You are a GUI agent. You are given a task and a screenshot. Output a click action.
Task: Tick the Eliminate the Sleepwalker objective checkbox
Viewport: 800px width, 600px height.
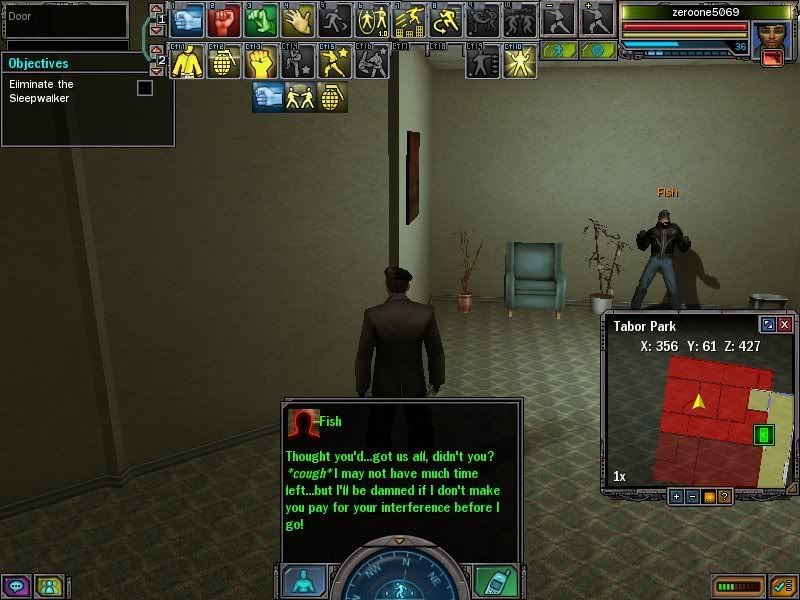coord(145,88)
